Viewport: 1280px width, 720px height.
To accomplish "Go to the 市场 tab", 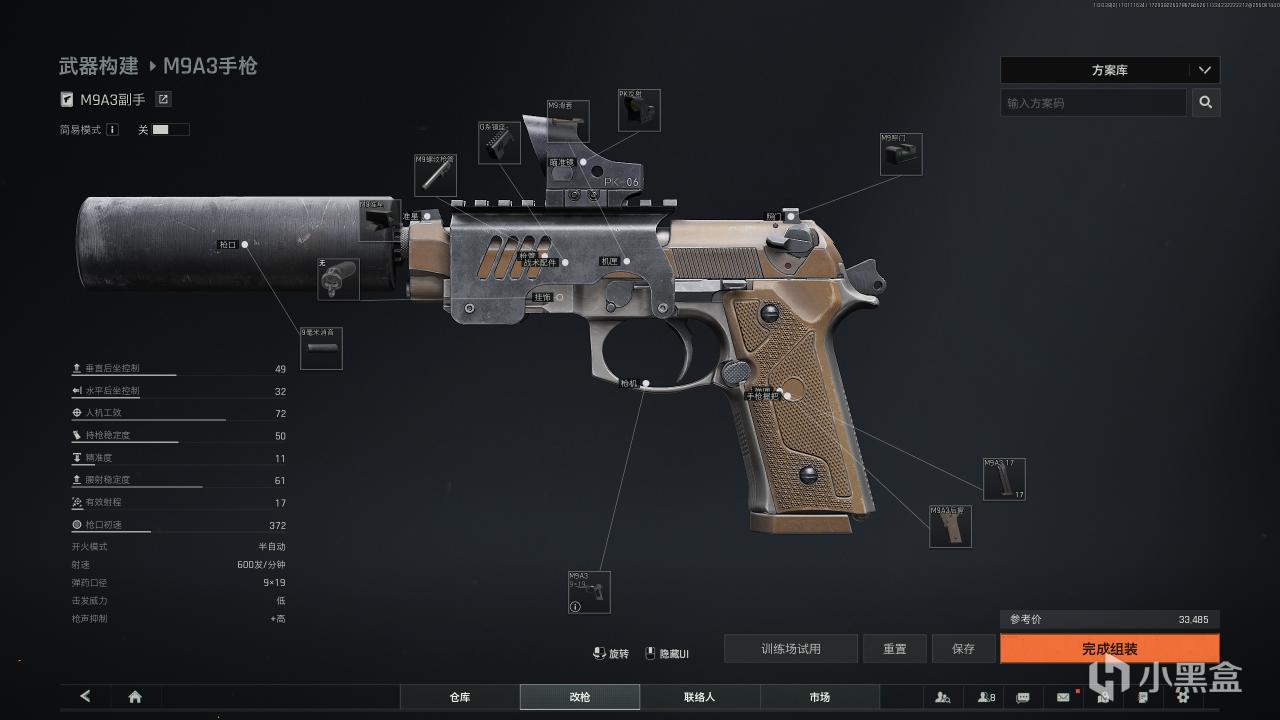I will pyautogui.click(x=820, y=697).
